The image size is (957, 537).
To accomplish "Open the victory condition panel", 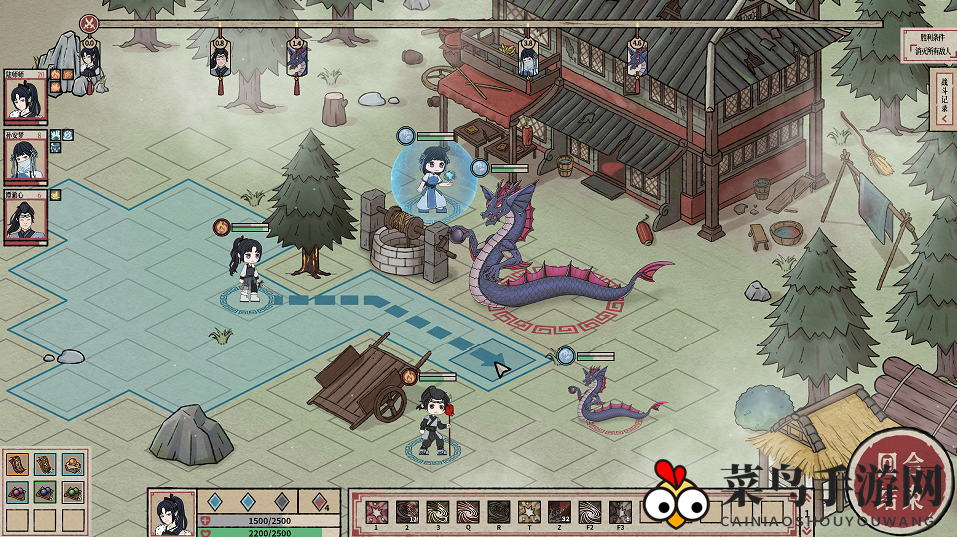I will pos(925,46).
